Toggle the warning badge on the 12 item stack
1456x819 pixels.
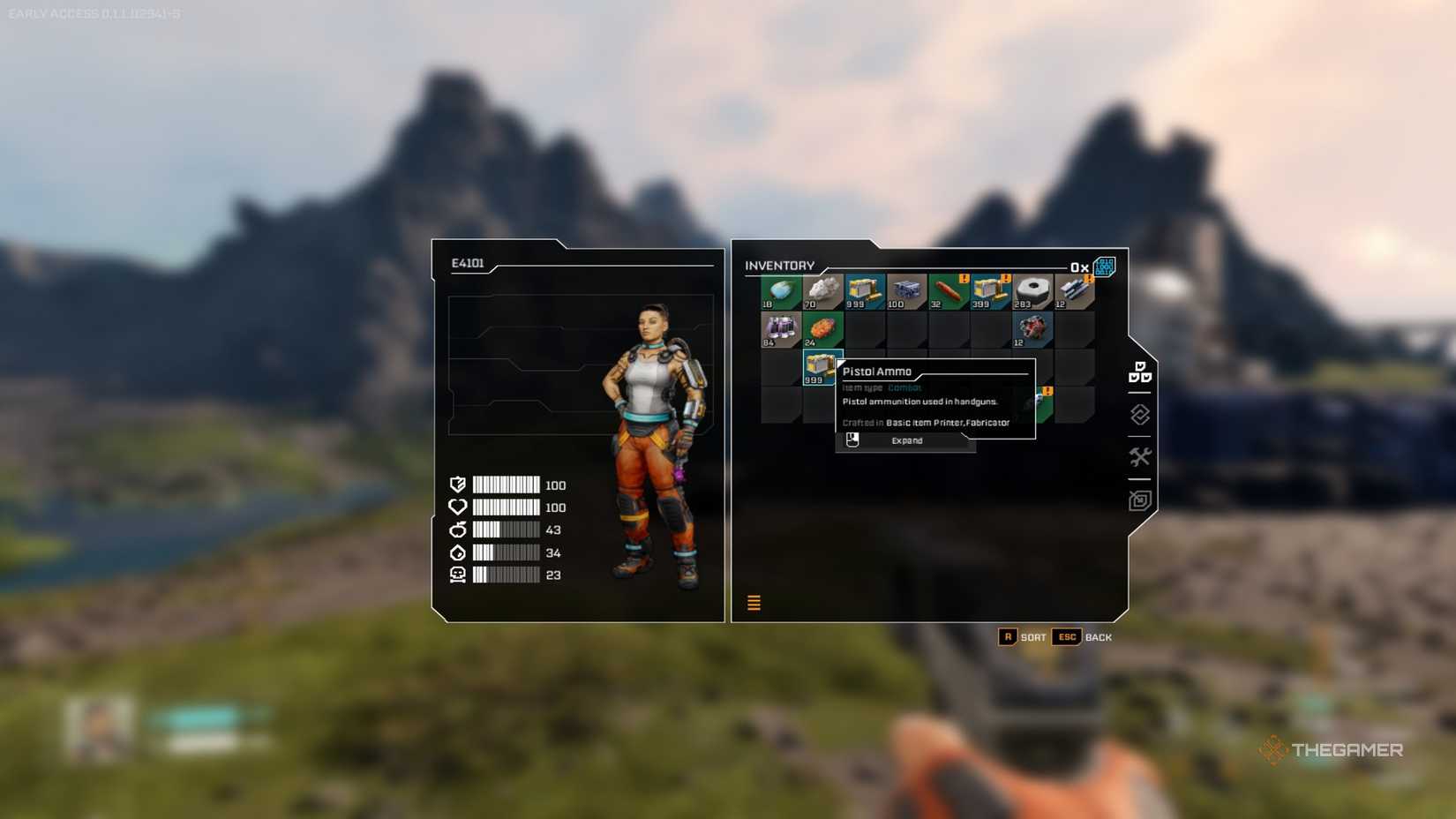pyautogui.click(x=1087, y=280)
